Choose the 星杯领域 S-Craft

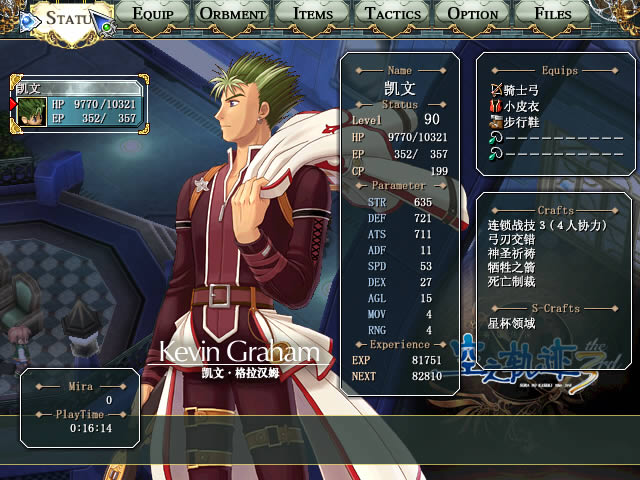[512, 323]
